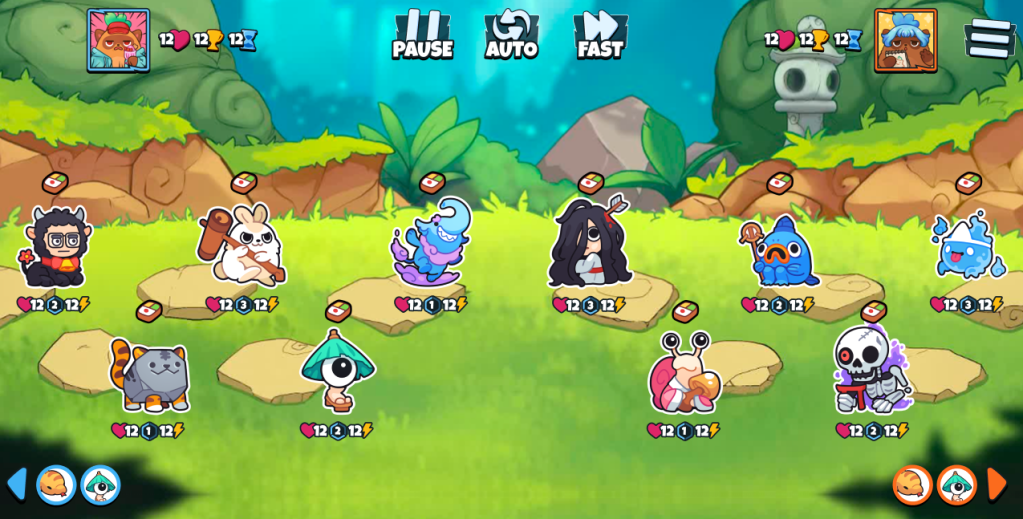Image resolution: width=1023 pixels, height=519 pixels.
Task: Pause the battle
Action: tap(422, 35)
